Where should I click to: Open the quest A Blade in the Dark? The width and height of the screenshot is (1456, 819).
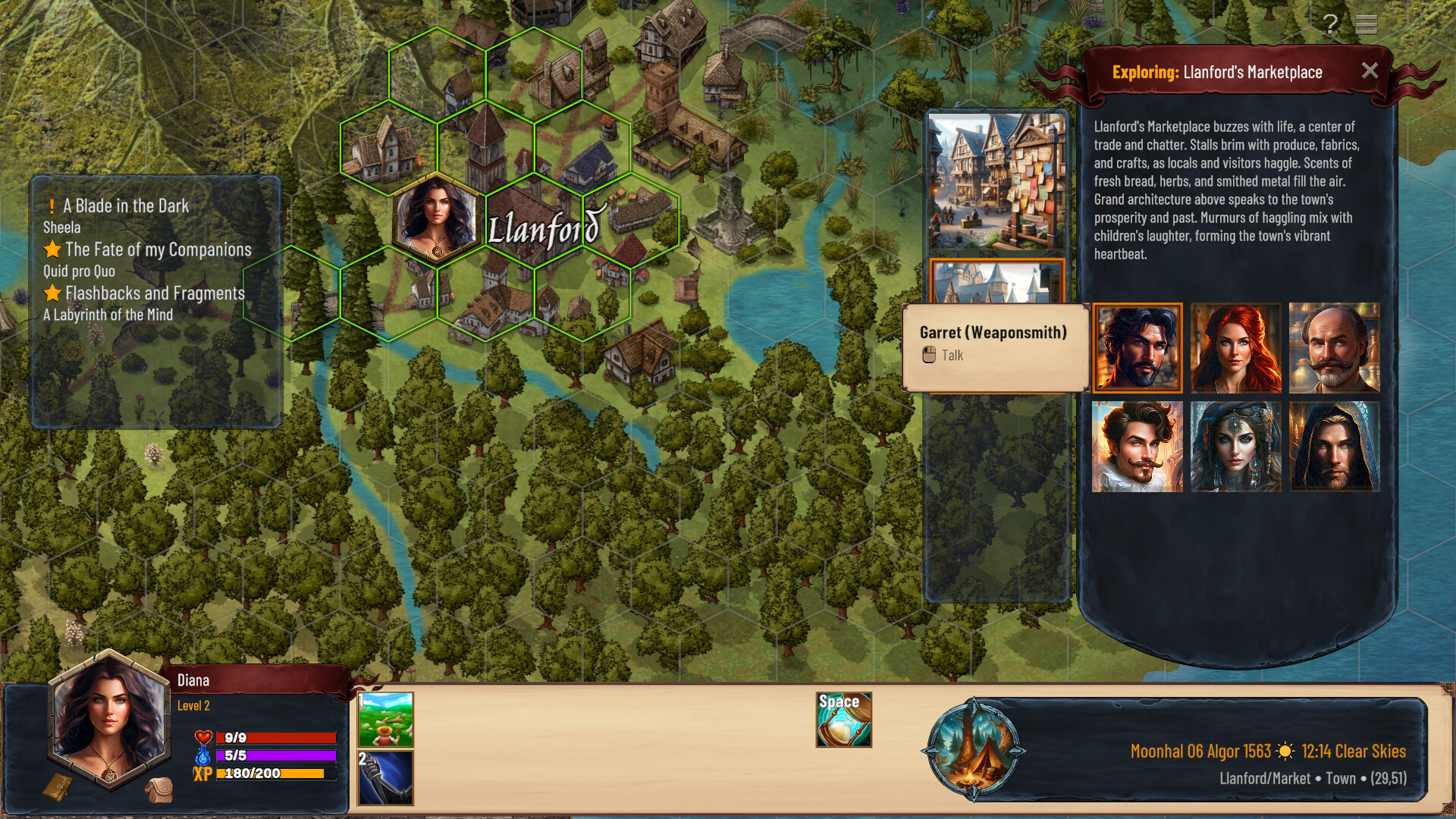coord(125,205)
